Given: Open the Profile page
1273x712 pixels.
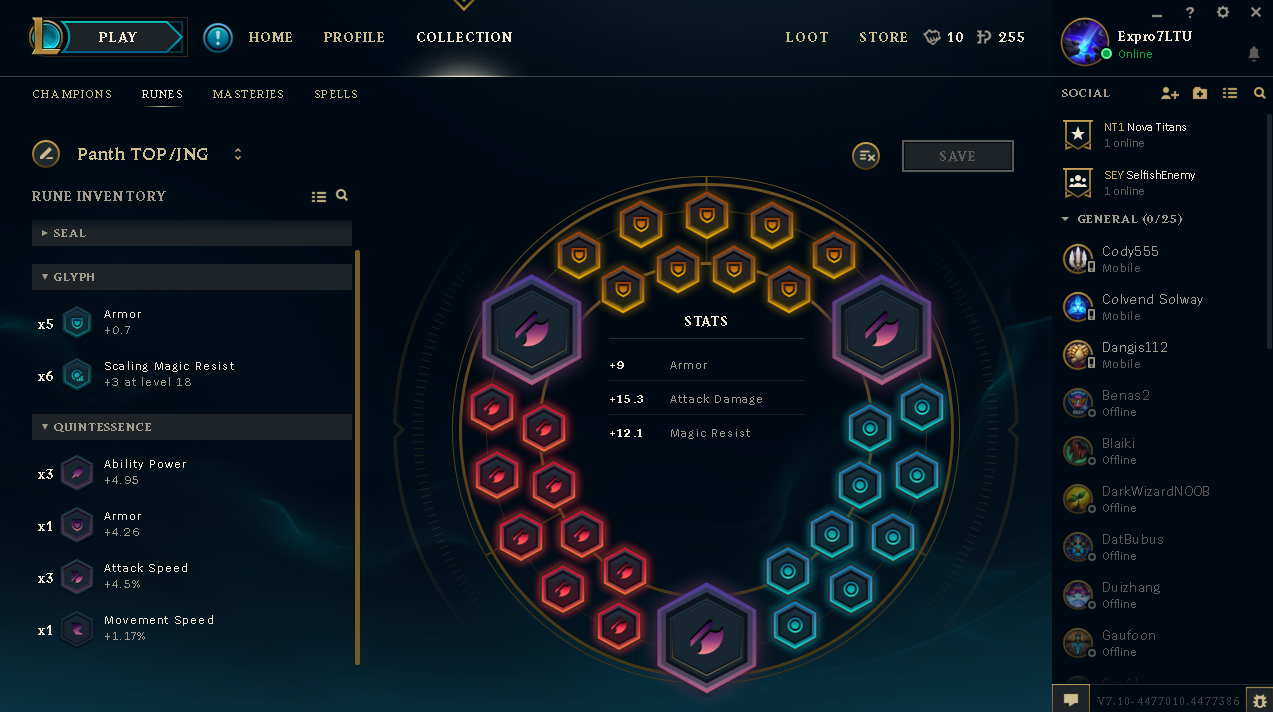Looking at the screenshot, I should click(354, 37).
